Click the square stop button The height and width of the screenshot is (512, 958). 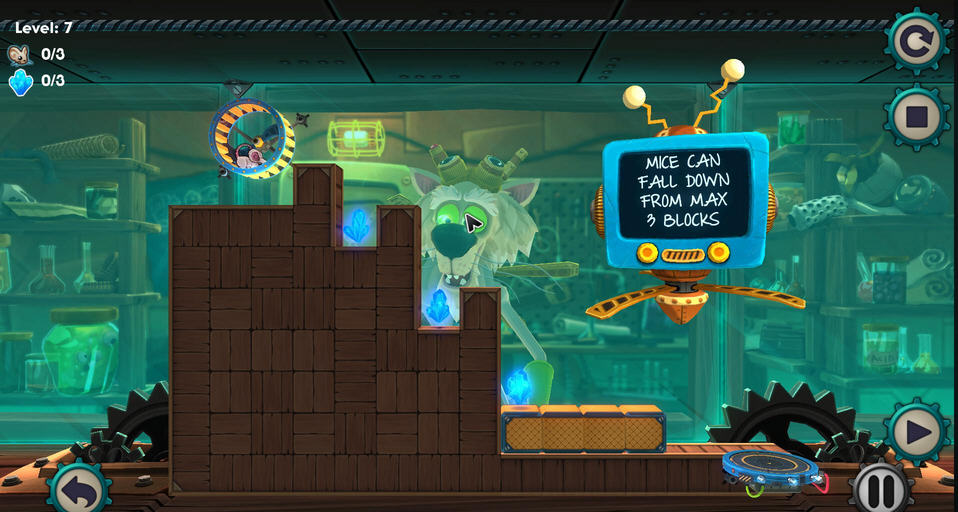[916, 117]
